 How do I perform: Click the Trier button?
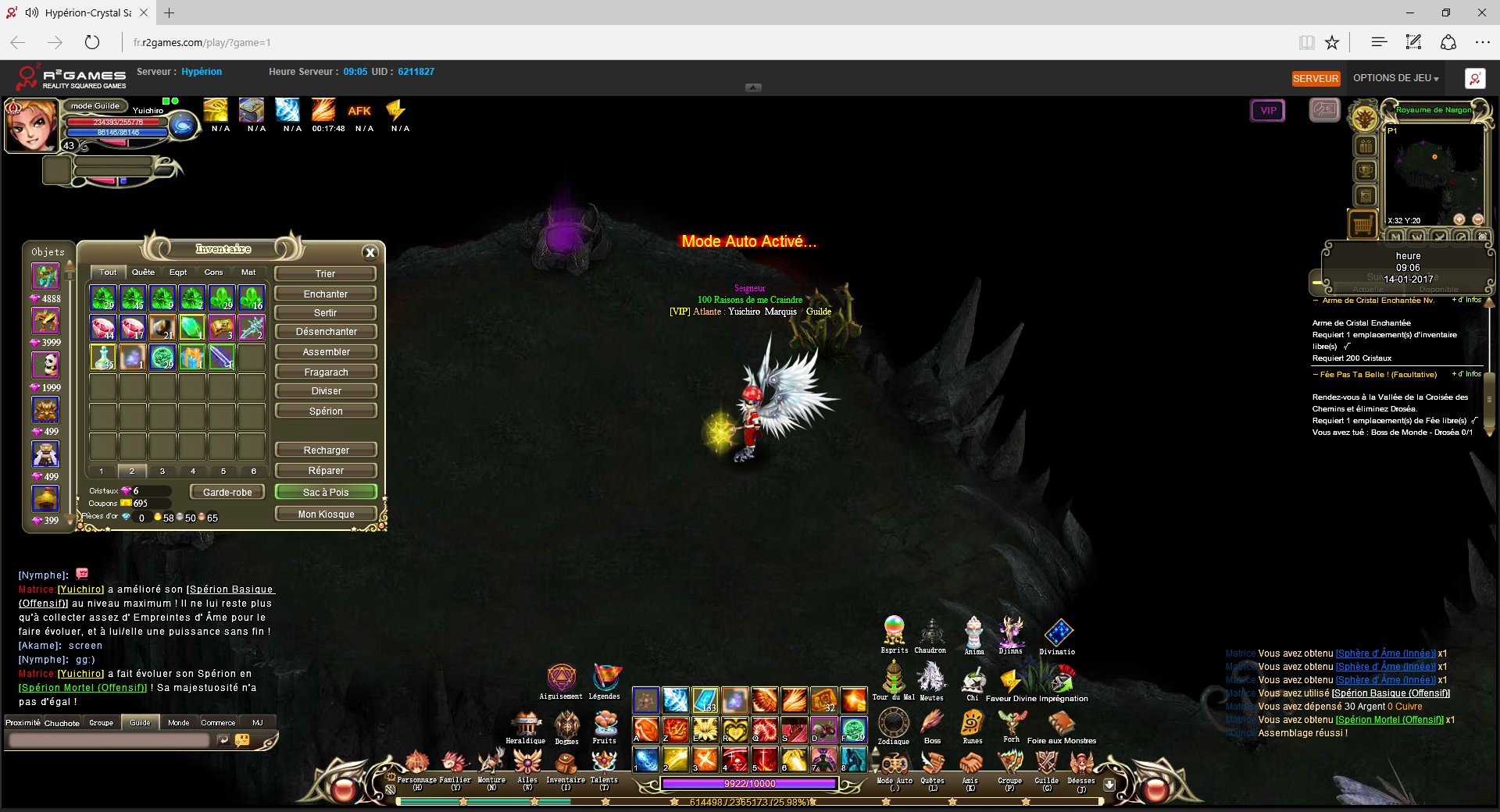[325, 274]
